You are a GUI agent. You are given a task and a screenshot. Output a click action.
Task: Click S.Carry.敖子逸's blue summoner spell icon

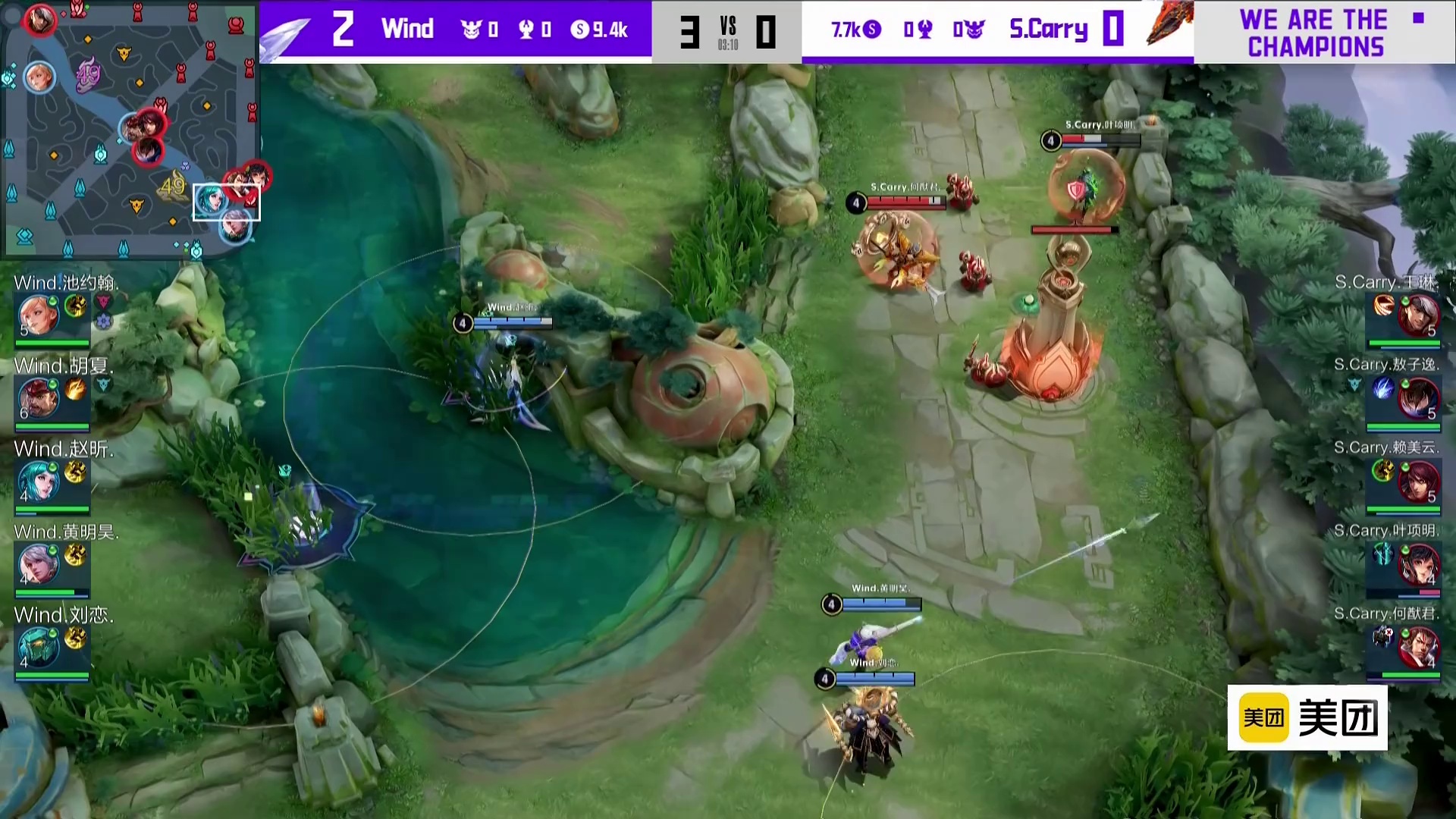pos(1383,389)
